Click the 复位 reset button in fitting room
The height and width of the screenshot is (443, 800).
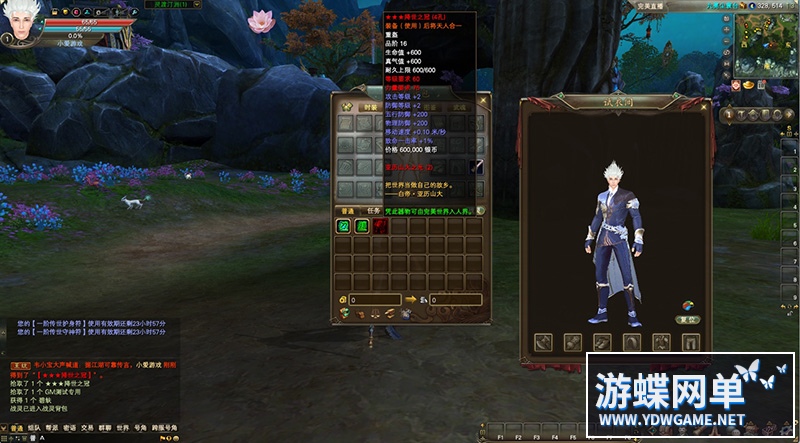click(687, 319)
